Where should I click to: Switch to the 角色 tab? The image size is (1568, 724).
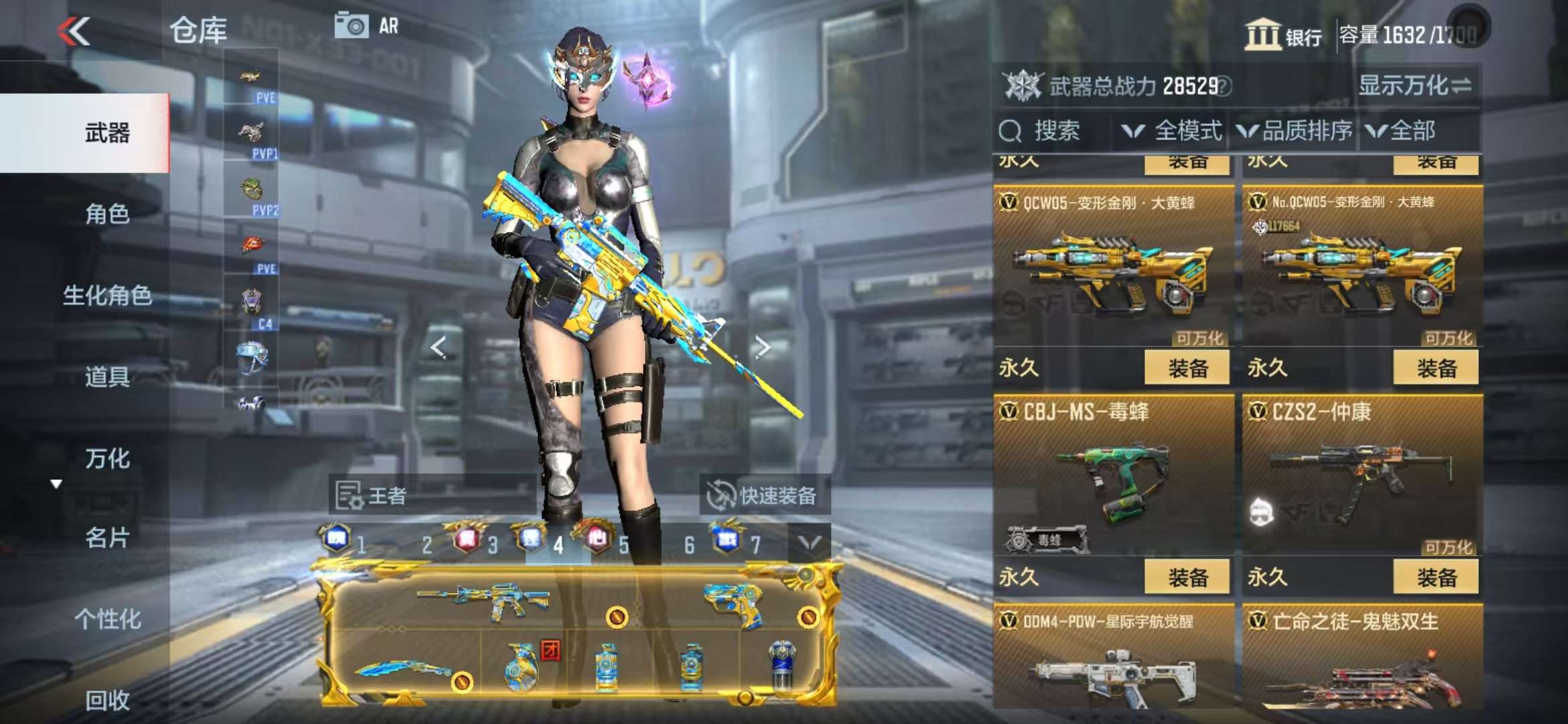coord(107,214)
